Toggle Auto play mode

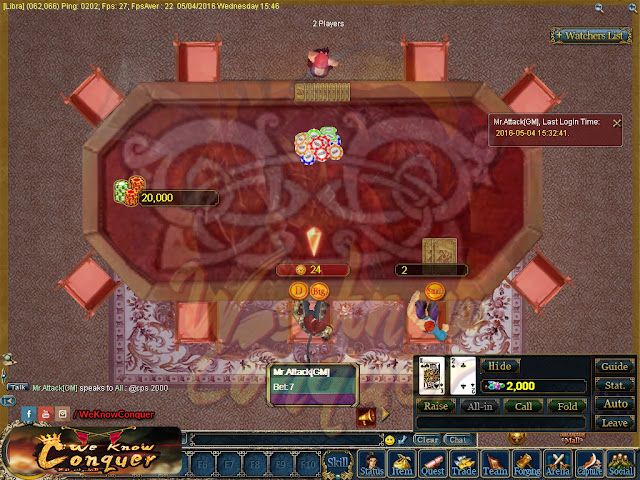point(614,404)
